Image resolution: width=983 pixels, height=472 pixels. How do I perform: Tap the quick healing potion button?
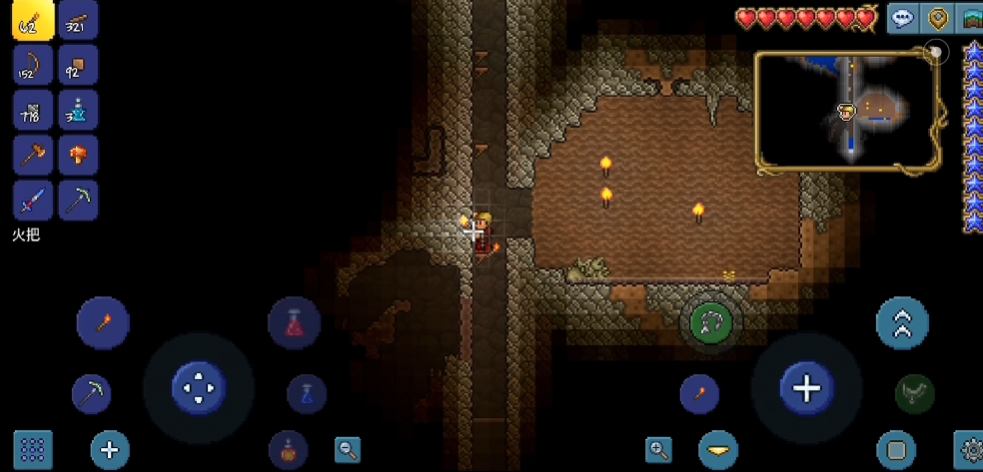294,323
